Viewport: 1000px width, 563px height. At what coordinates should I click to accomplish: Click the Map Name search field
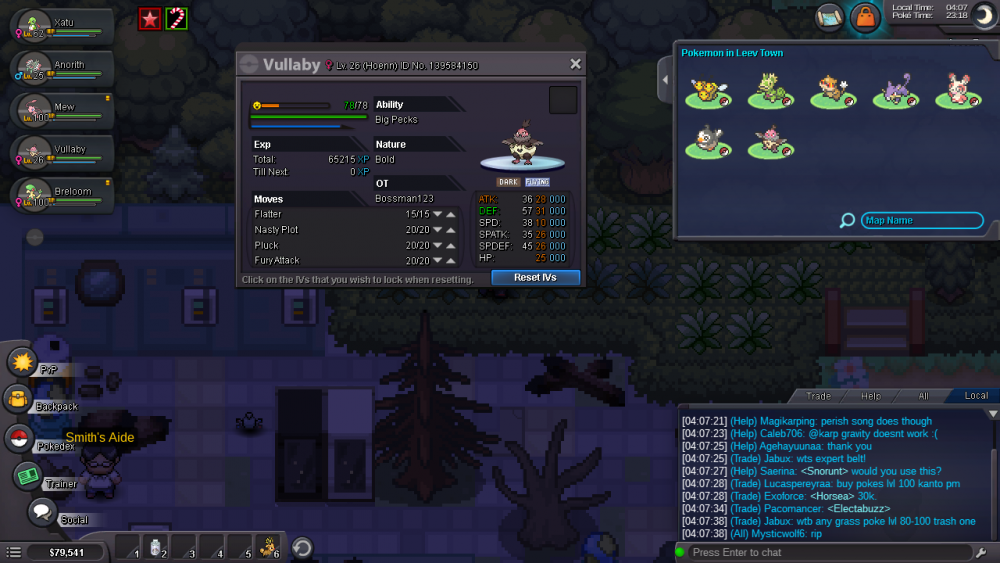[x=920, y=221]
